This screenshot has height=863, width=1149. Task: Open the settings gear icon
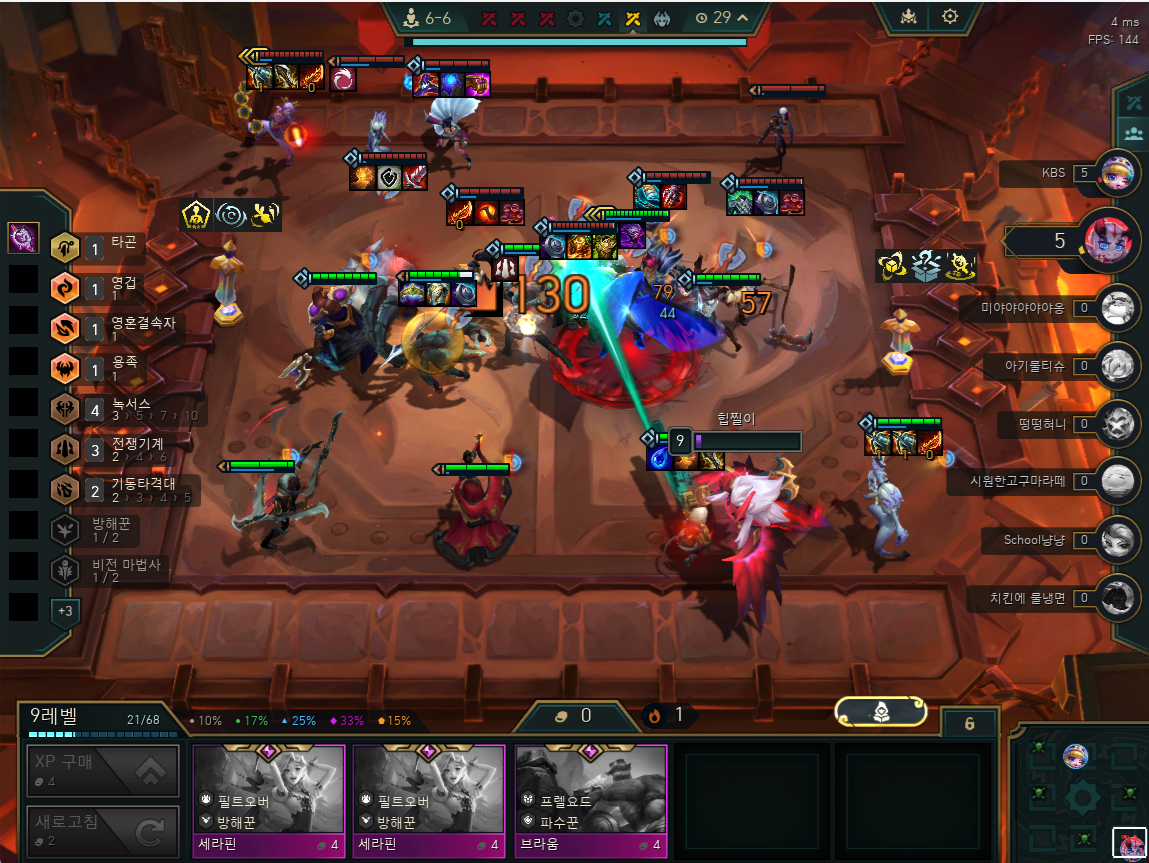949,17
